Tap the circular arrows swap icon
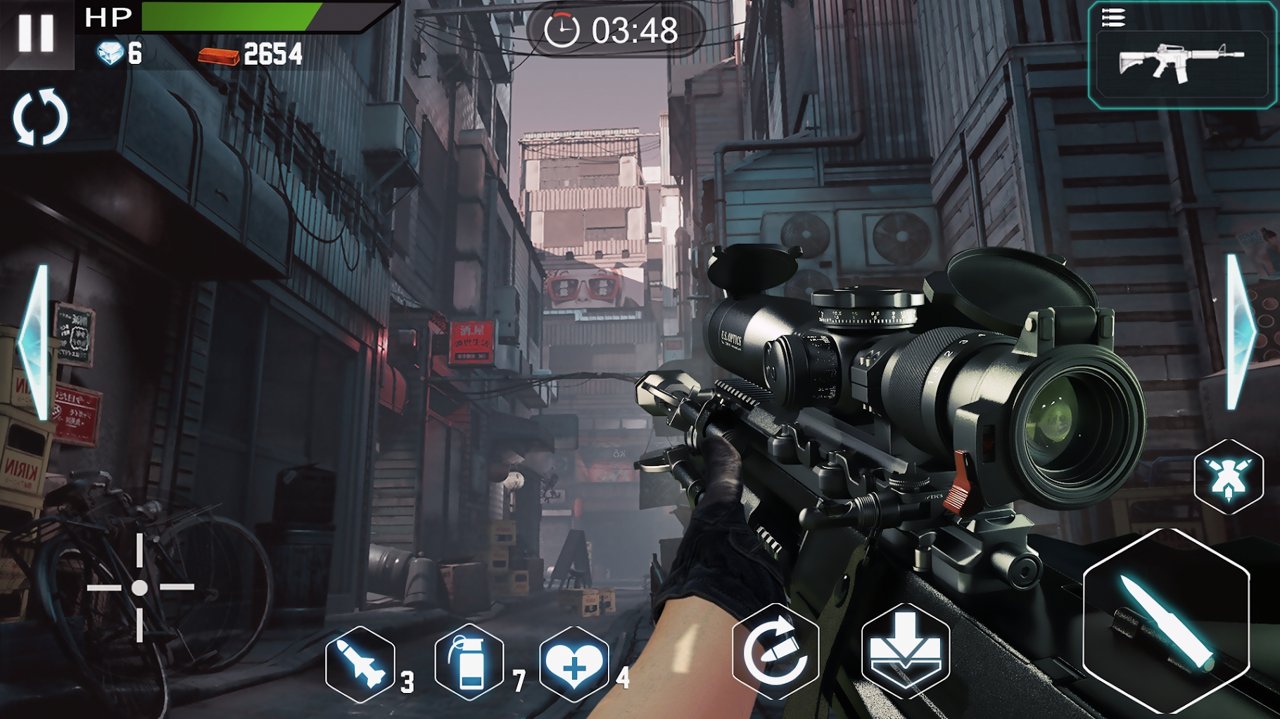This screenshot has width=1280, height=719. tap(40, 117)
